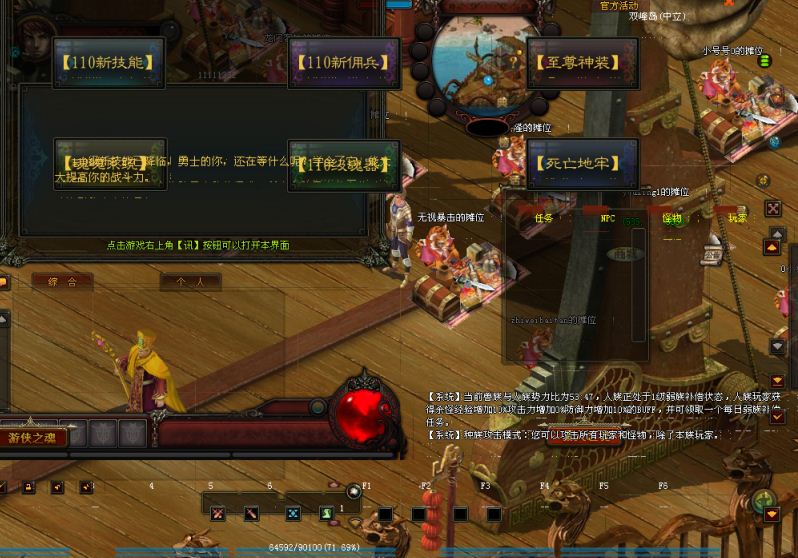798x558 pixels.
Task: Show the 怪物 tab
Action: (x=672, y=217)
